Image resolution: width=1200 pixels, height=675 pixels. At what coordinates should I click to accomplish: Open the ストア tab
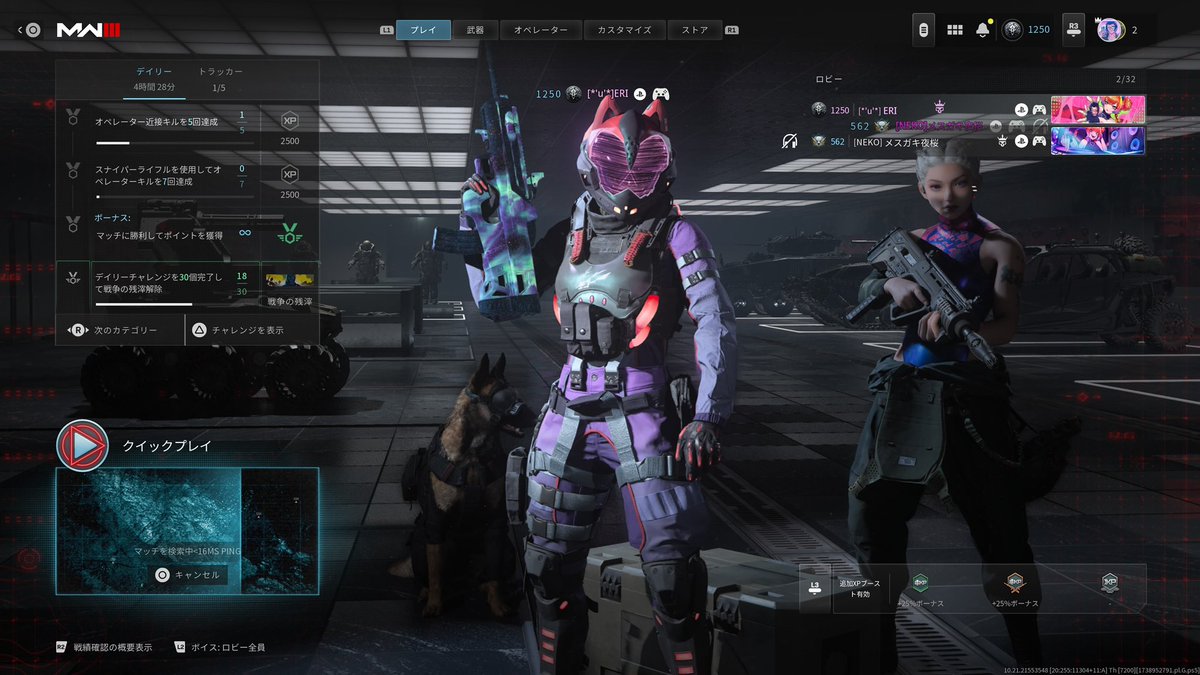(x=694, y=30)
